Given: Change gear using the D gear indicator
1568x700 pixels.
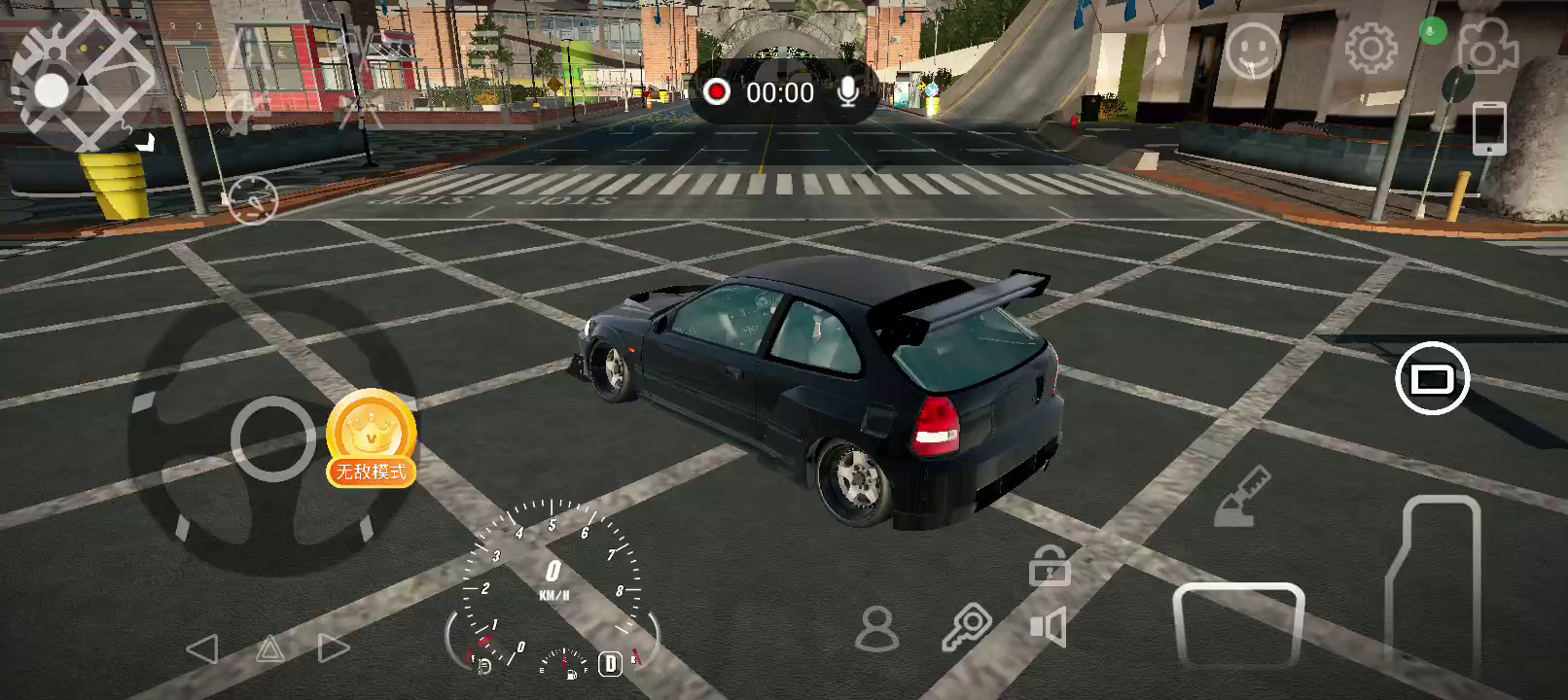Looking at the screenshot, I should 610,664.
